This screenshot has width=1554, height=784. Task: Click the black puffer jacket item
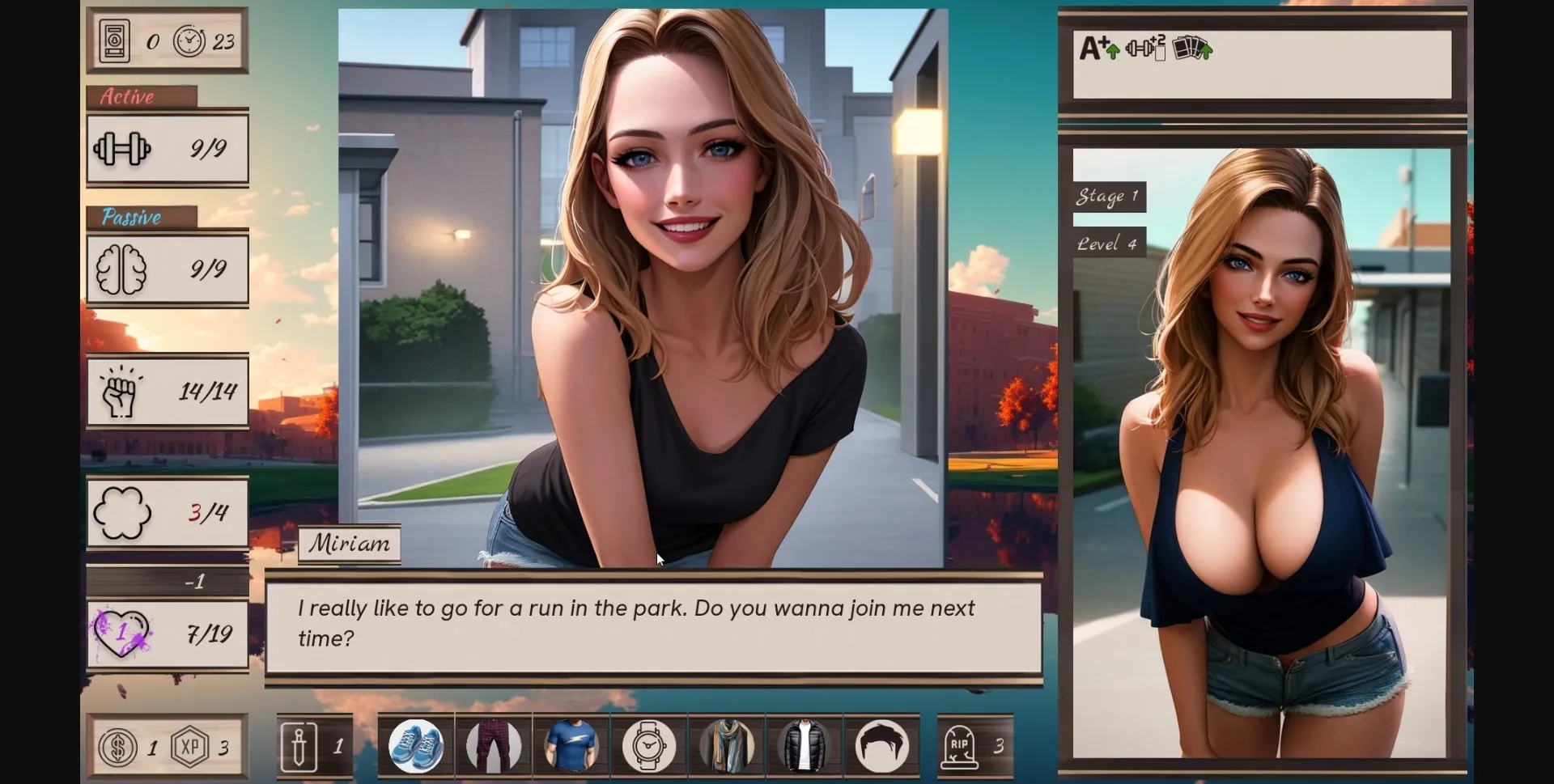pos(804,746)
